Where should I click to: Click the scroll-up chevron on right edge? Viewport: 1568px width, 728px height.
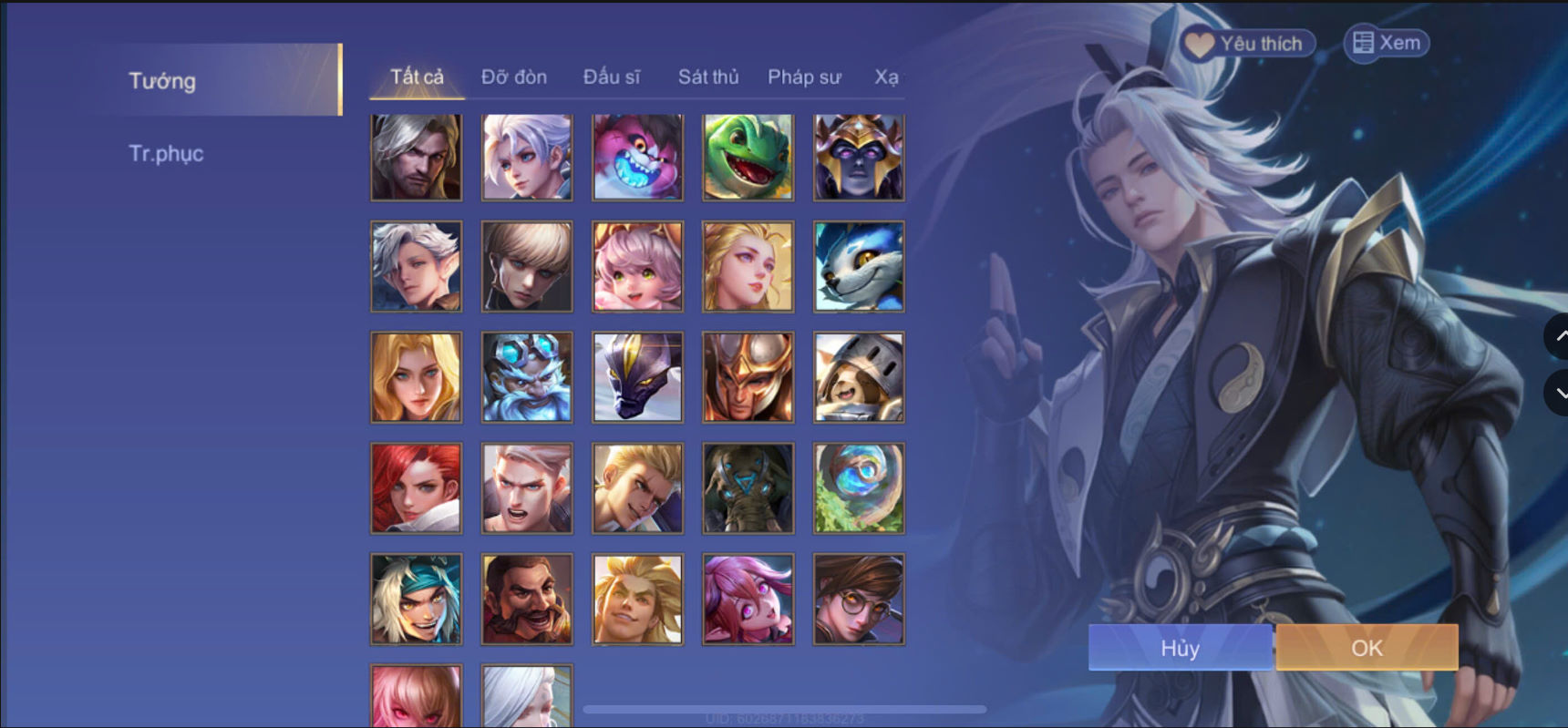(1561, 336)
